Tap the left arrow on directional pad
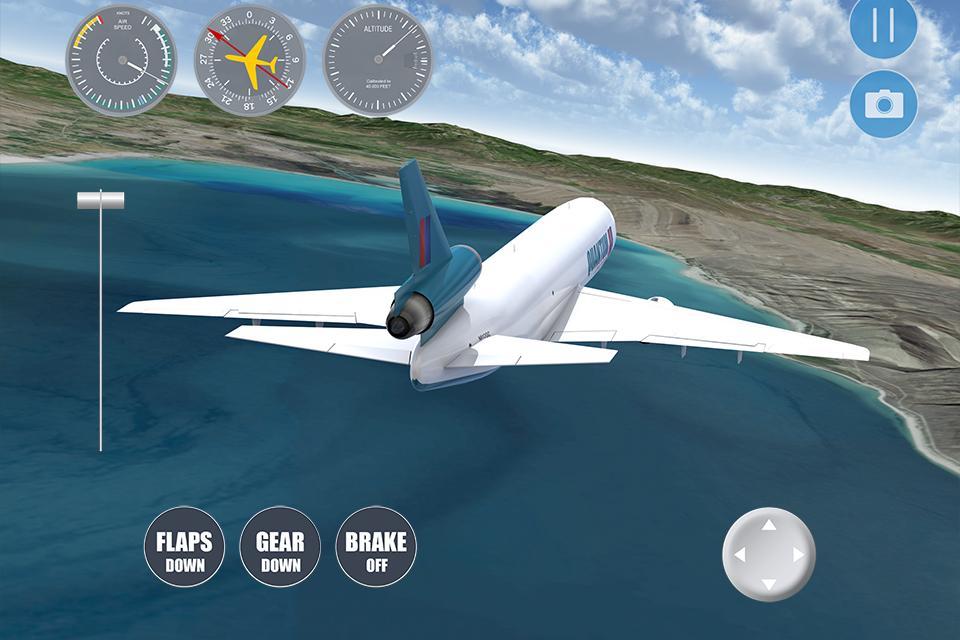The width and height of the screenshot is (960, 640). tap(739, 554)
